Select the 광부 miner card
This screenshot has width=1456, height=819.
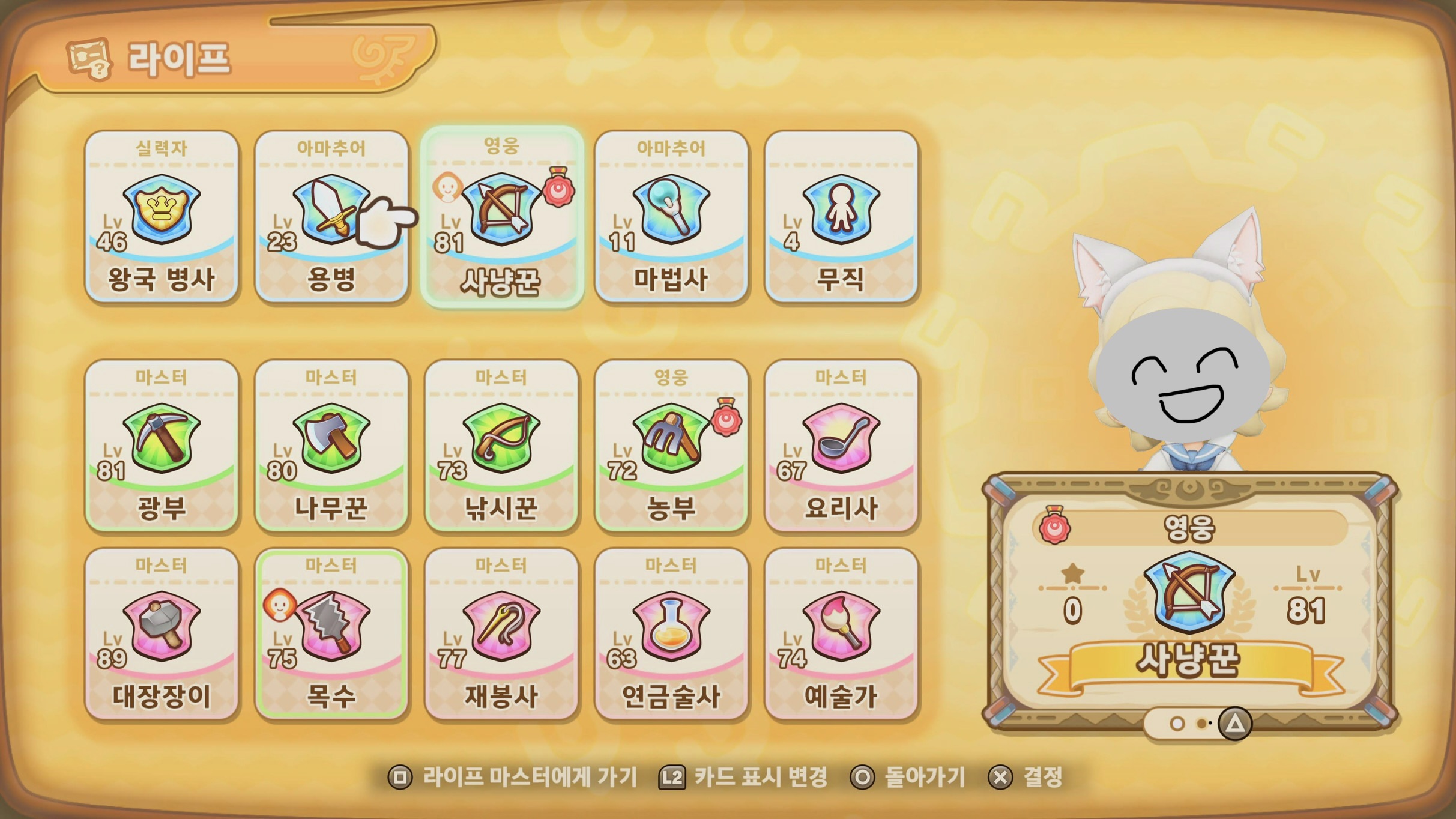point(162,446)
